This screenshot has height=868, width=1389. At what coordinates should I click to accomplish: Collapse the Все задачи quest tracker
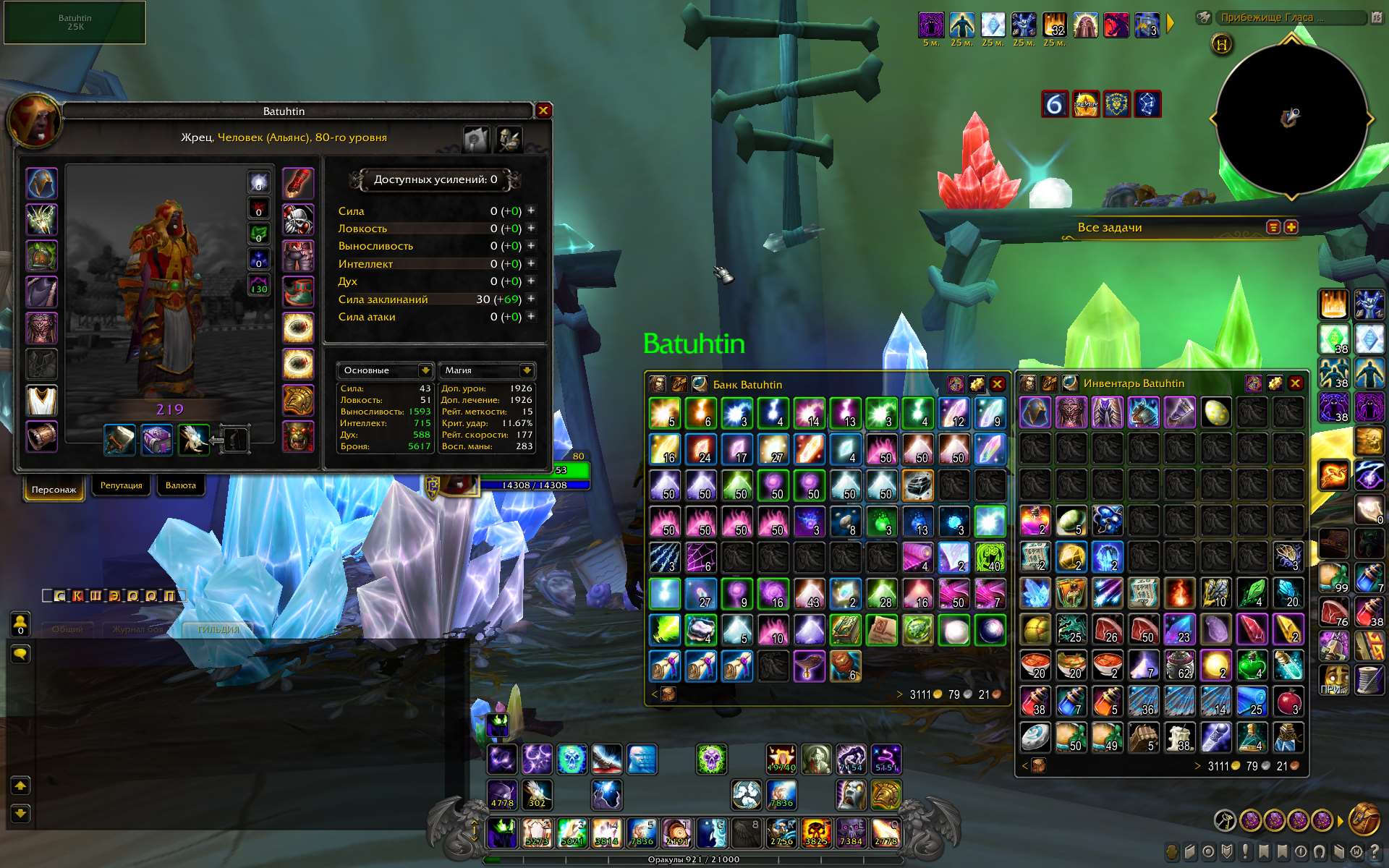tap(1273, 227)
